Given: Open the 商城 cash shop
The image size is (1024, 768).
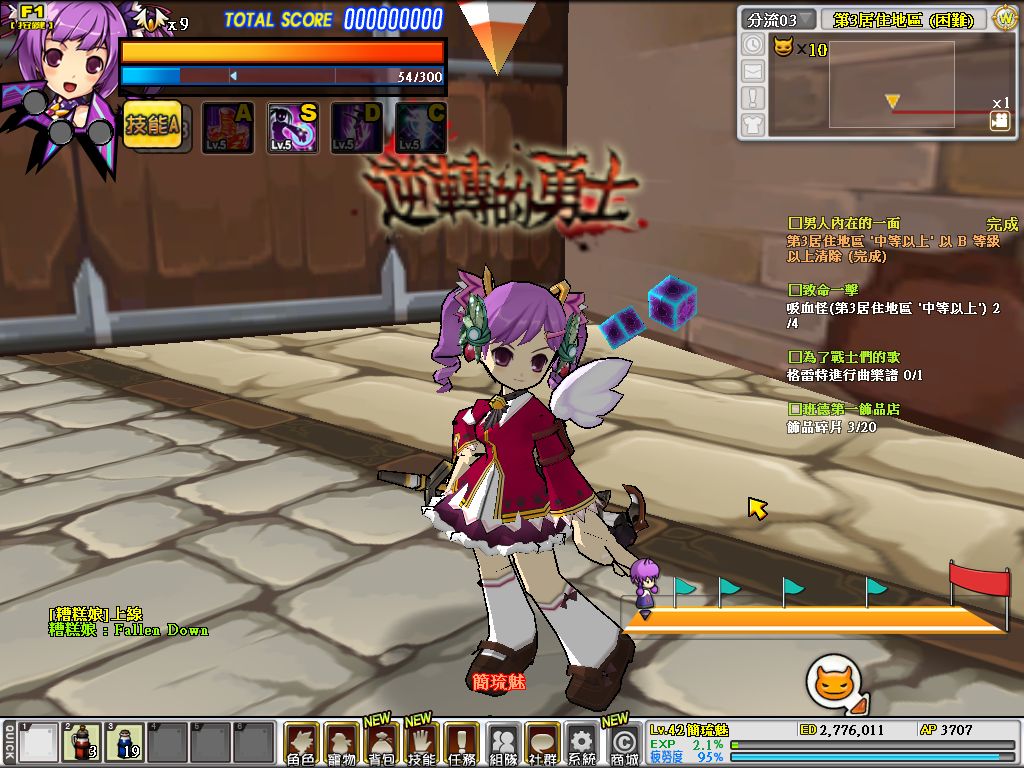Looking at the screenshot, I should 624,744.
